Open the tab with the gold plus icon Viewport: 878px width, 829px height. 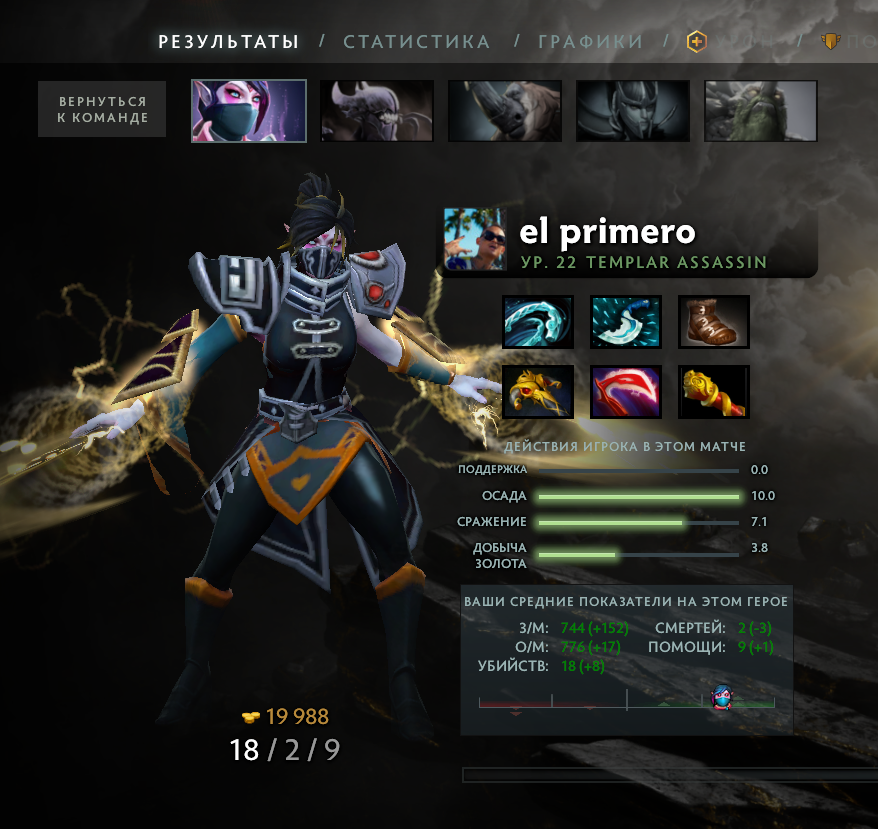coord(697,42)
